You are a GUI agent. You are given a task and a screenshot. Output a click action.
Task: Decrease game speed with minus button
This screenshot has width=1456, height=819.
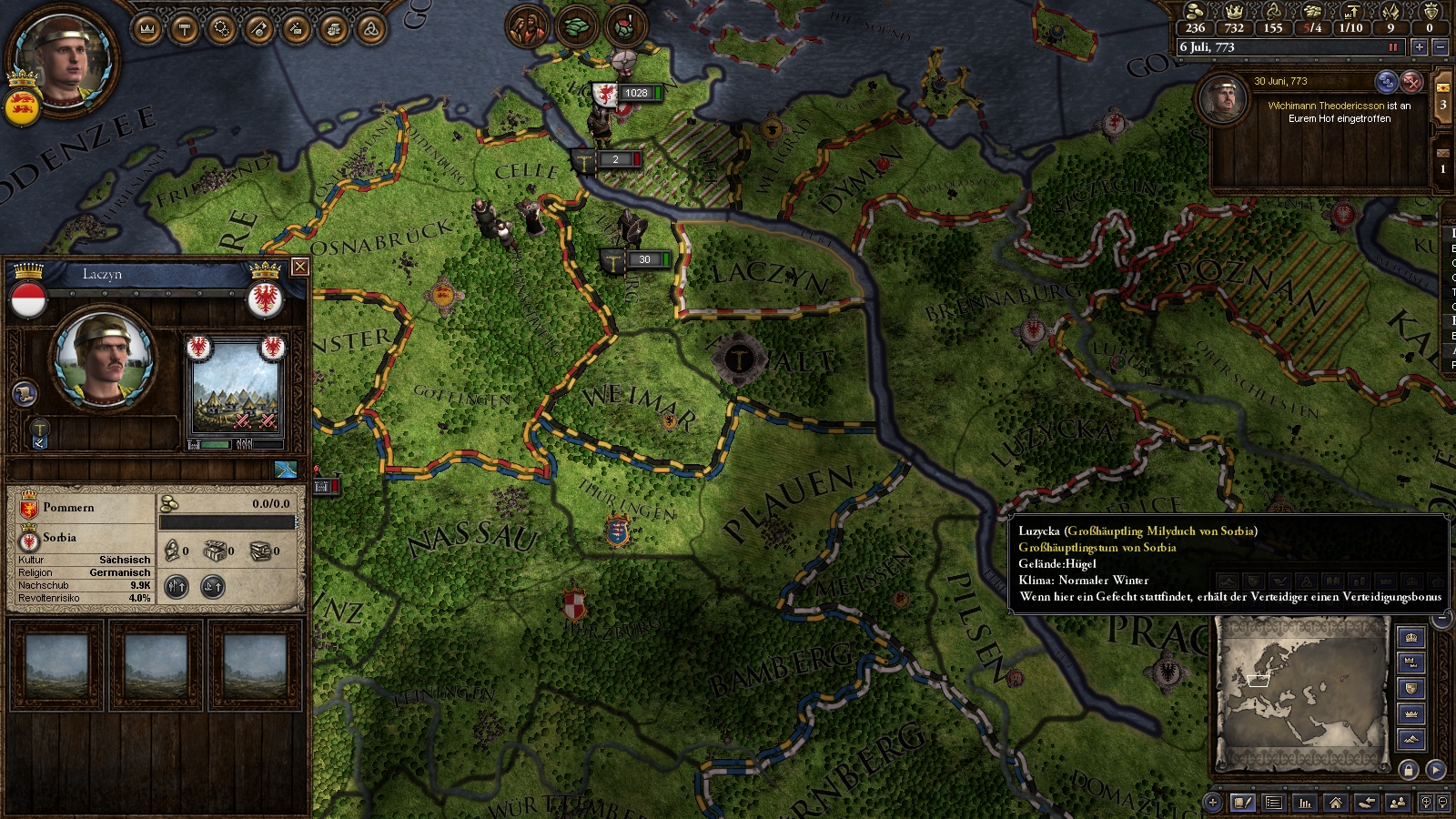[x=1440, y=47]
